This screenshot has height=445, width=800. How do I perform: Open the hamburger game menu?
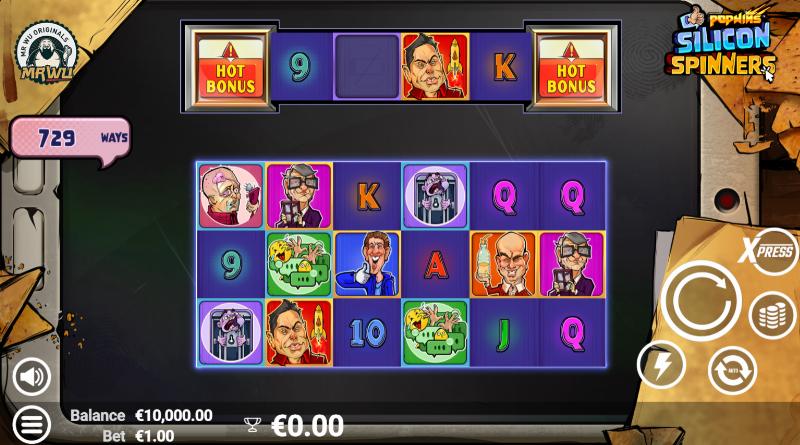click(x=31, y=425)
